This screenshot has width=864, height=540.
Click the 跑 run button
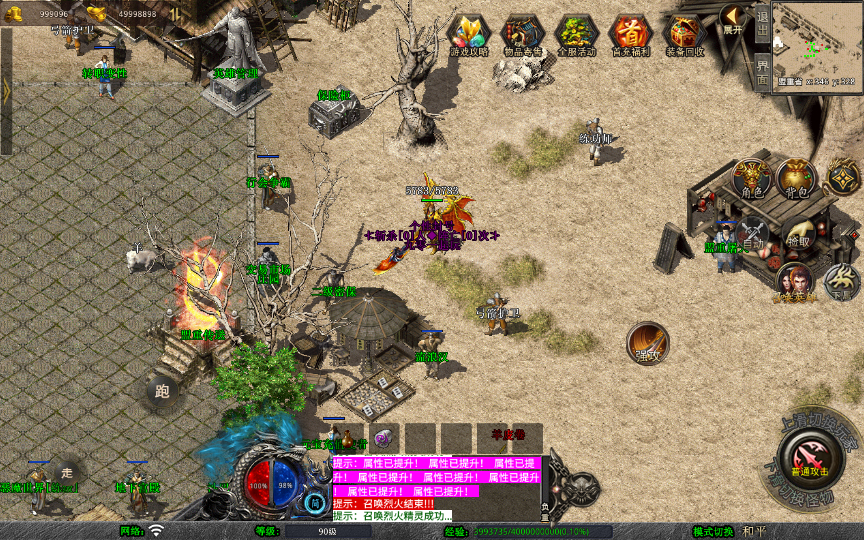pyautogui.click(x=162, y=392)
